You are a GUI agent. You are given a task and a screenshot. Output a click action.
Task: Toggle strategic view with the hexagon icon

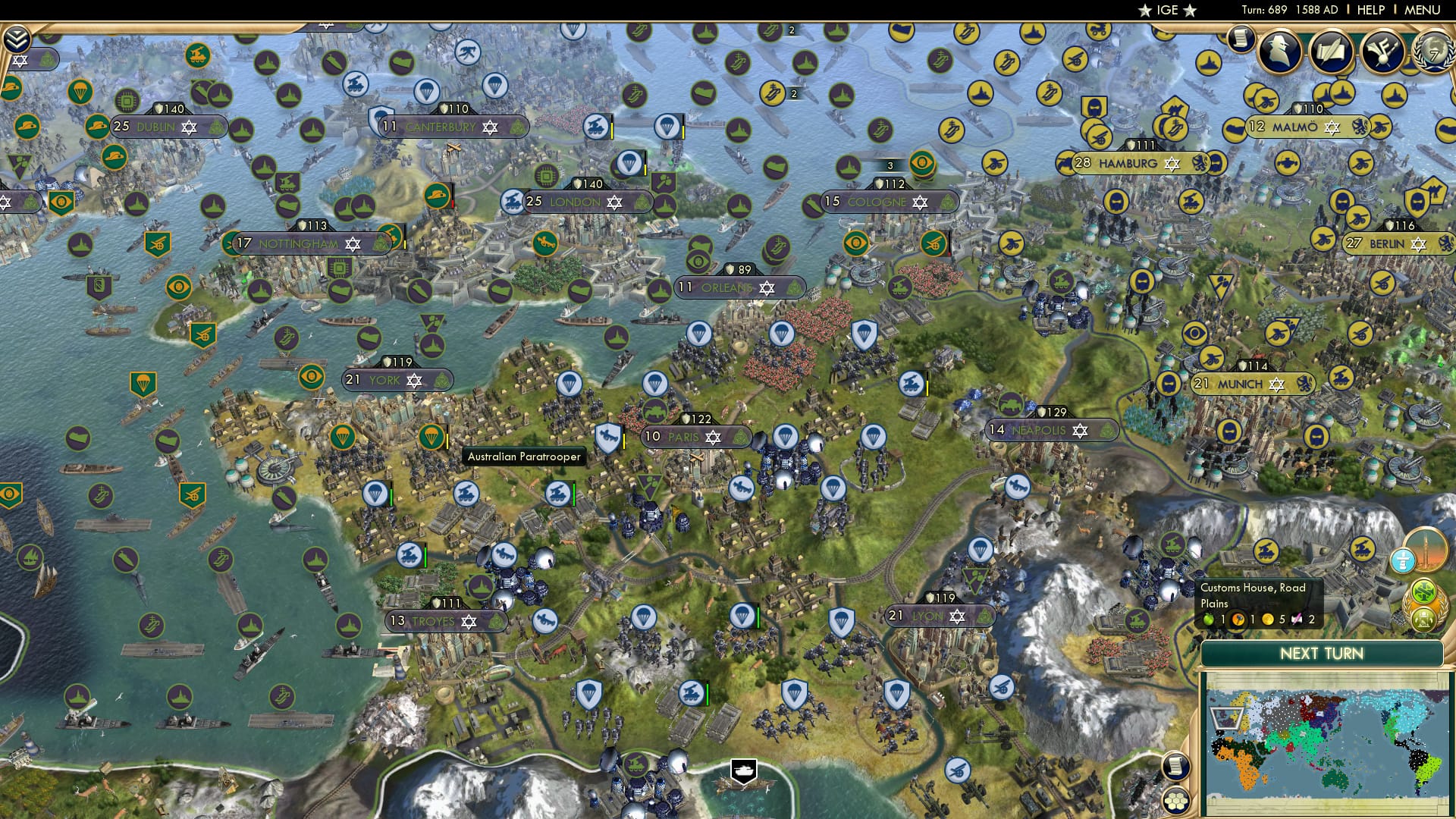tap(1176, 802)
